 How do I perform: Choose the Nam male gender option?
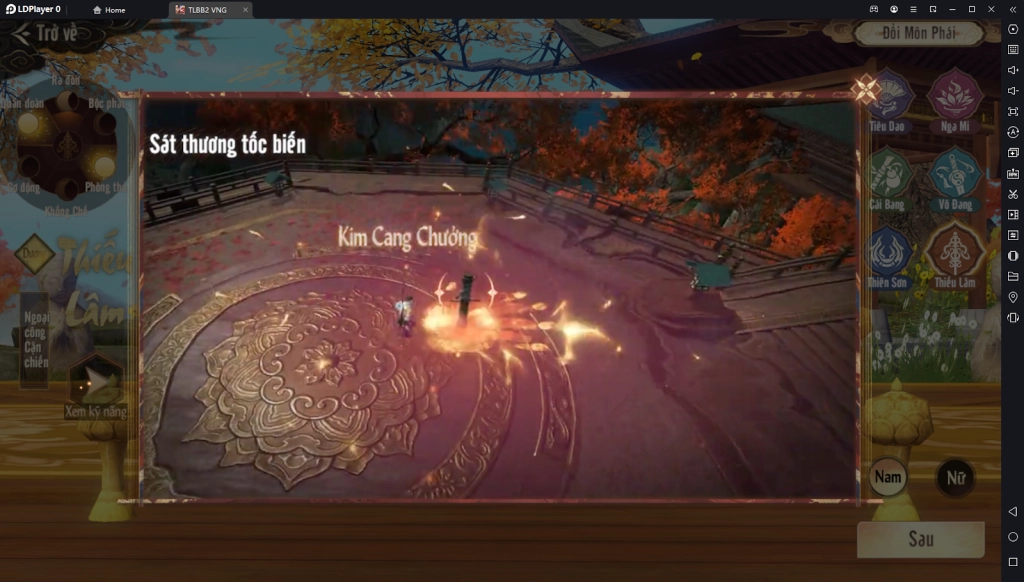(888, 477)
